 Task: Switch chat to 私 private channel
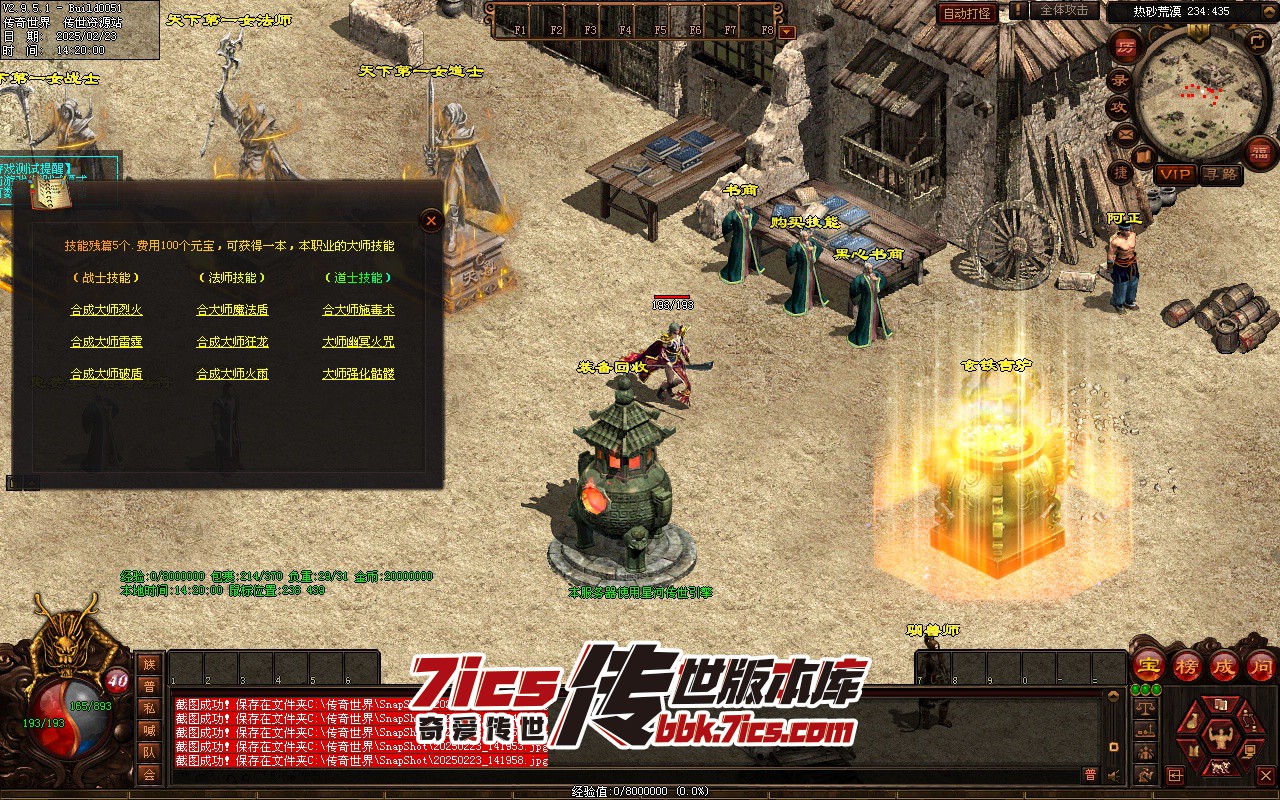pyautogui.click(x=149, y=708)
